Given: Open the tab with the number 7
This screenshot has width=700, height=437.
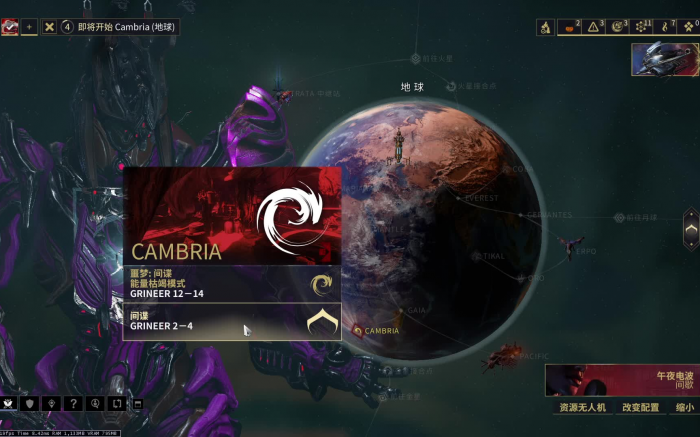Looking at the screenshot, I should pyautogui.click(x=666, y=27).
